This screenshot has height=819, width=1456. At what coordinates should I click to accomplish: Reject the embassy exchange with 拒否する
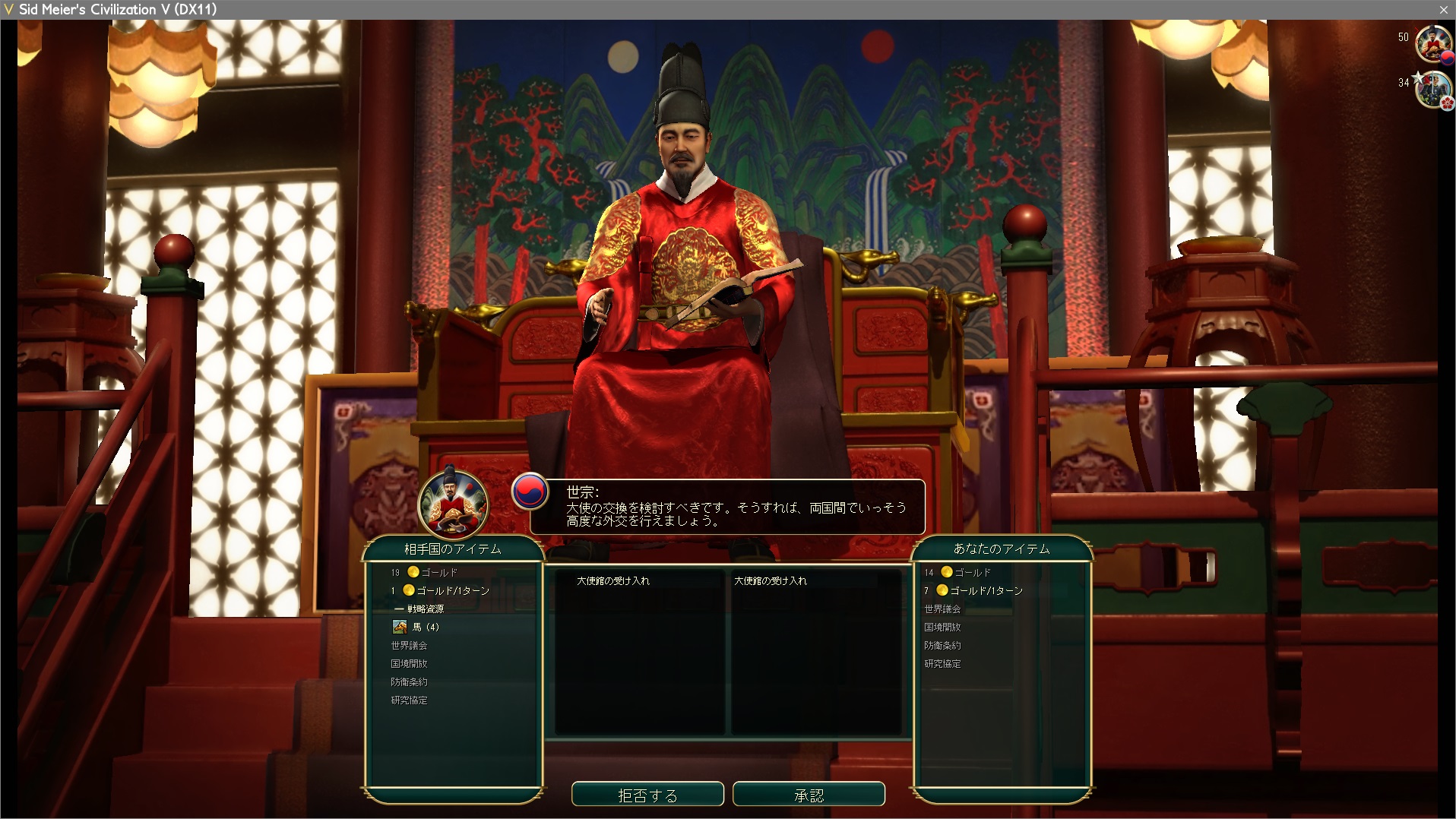click(x=647, y=795)
